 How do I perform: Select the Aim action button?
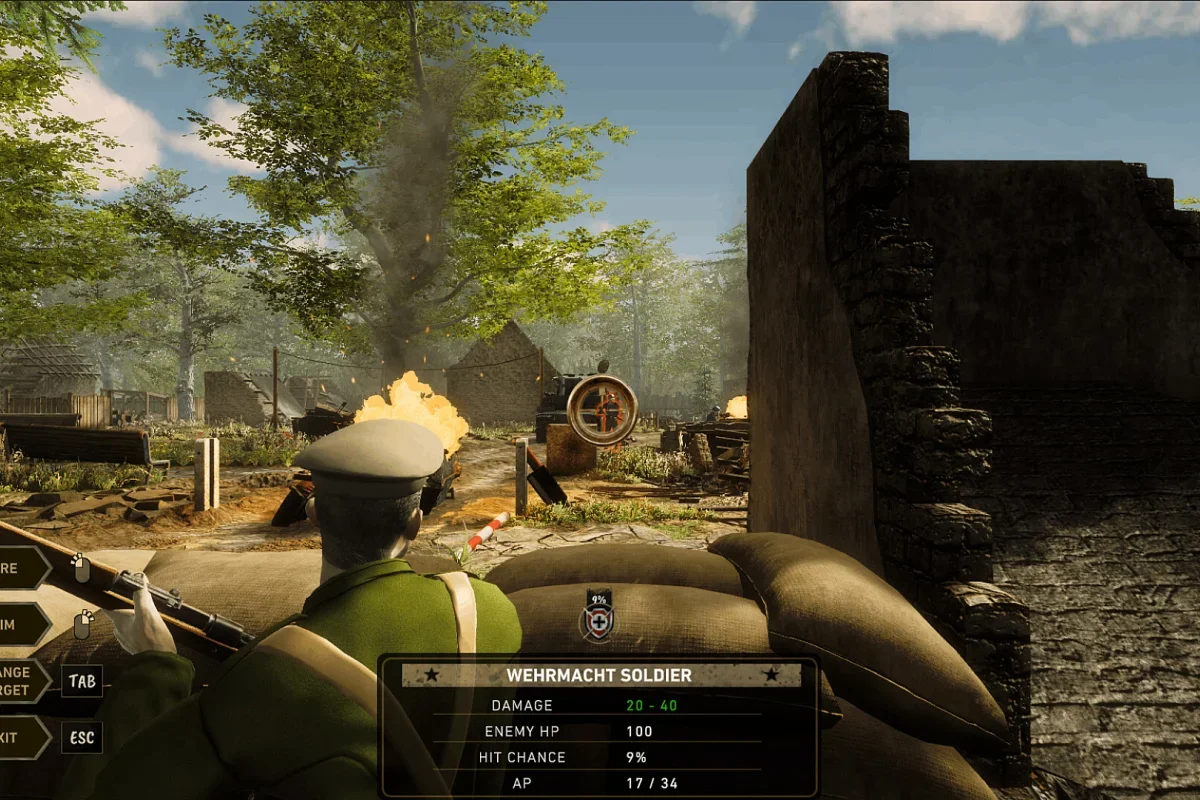pyautogui.click(x=20, y=624)
